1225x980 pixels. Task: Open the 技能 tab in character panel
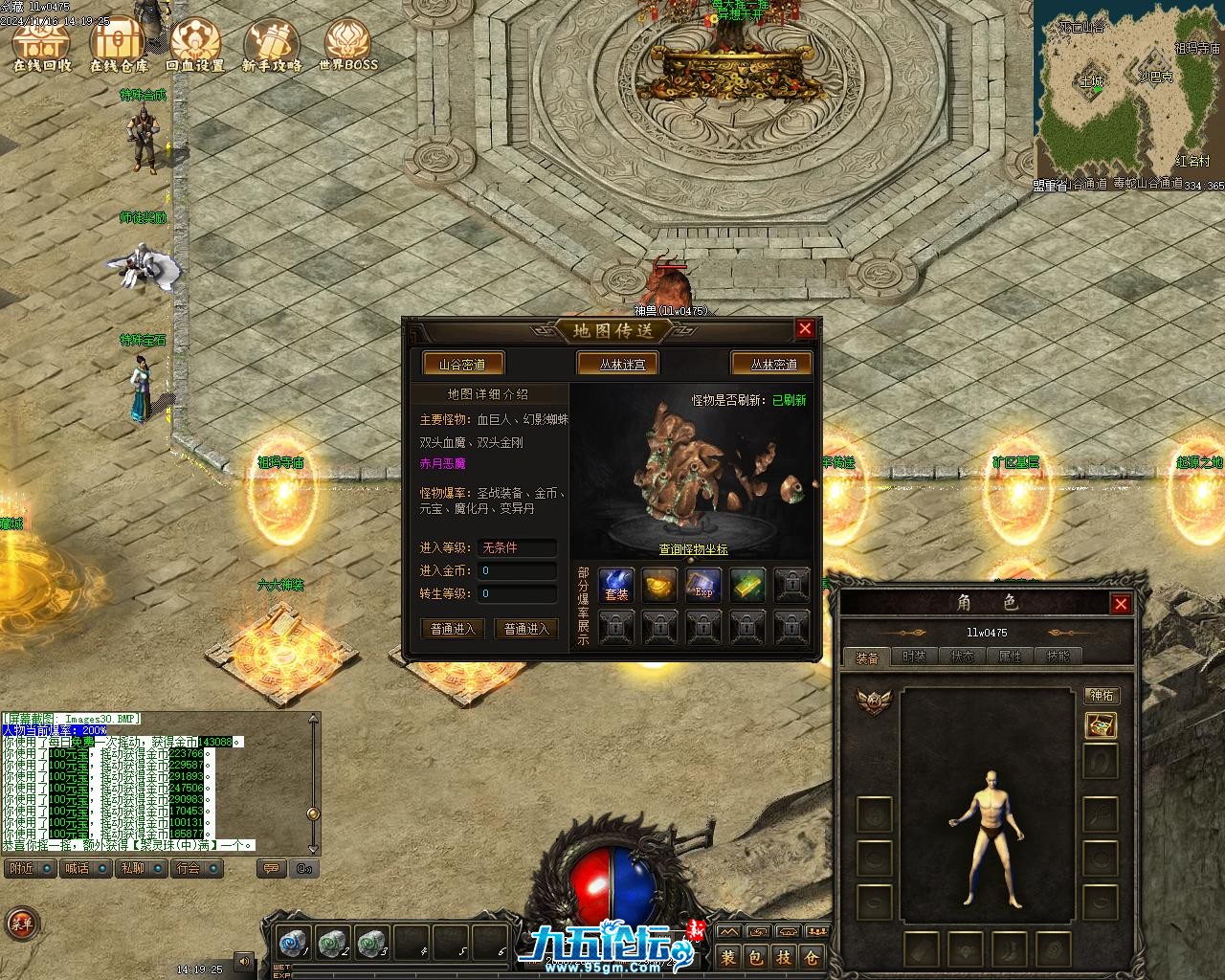[1058, 657]
